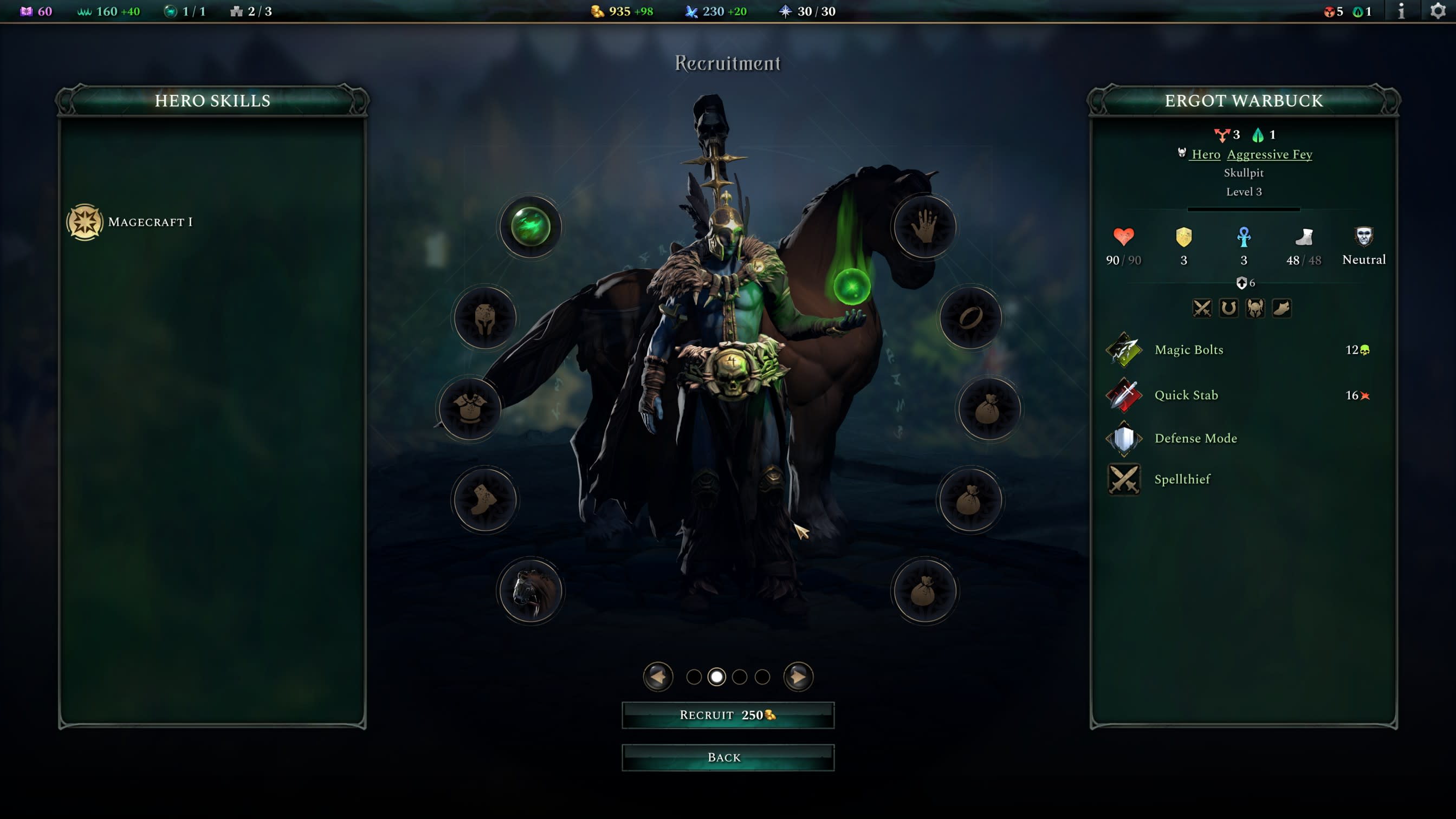Screen dimensions: 1456x819
Task: Open the settings gear icon
Action: [1438, 11]
